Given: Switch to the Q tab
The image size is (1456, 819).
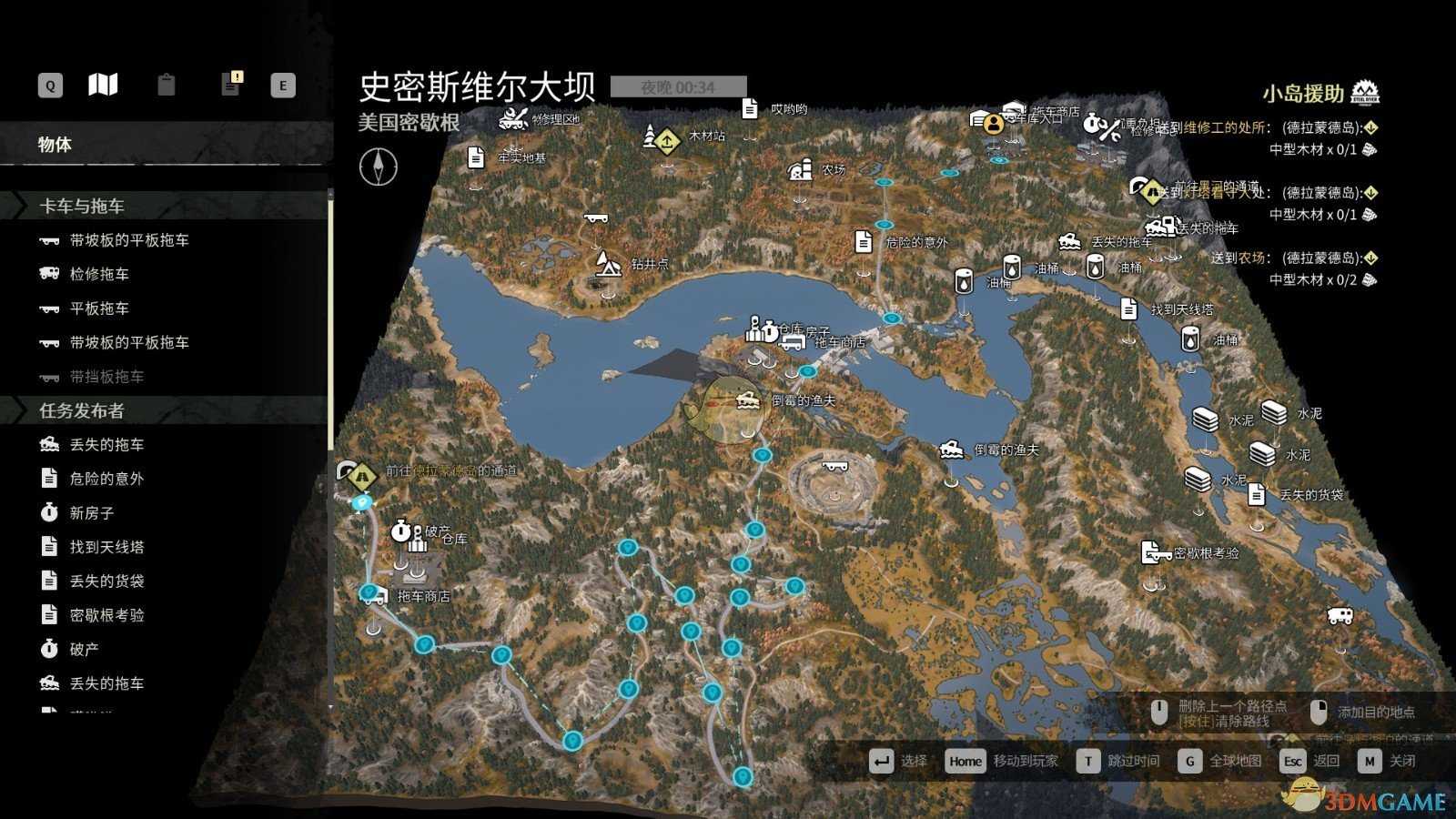Looking at the screenshot, I should coord(48,84).
